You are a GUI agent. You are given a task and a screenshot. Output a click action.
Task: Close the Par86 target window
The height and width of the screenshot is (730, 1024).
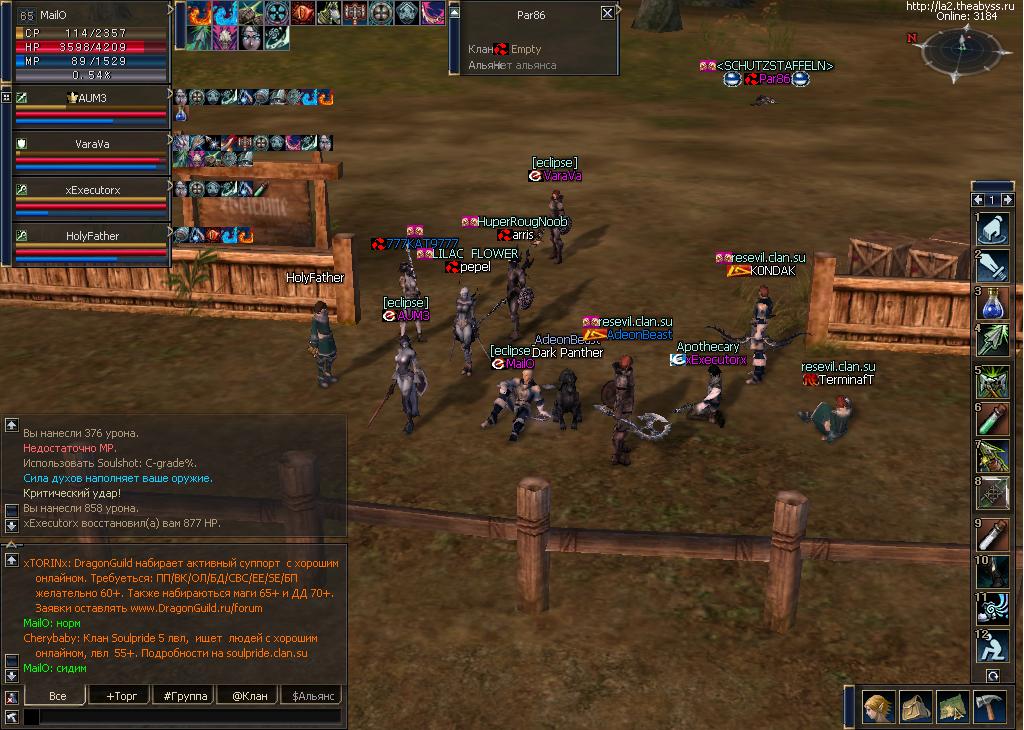[x=607, y=14]
